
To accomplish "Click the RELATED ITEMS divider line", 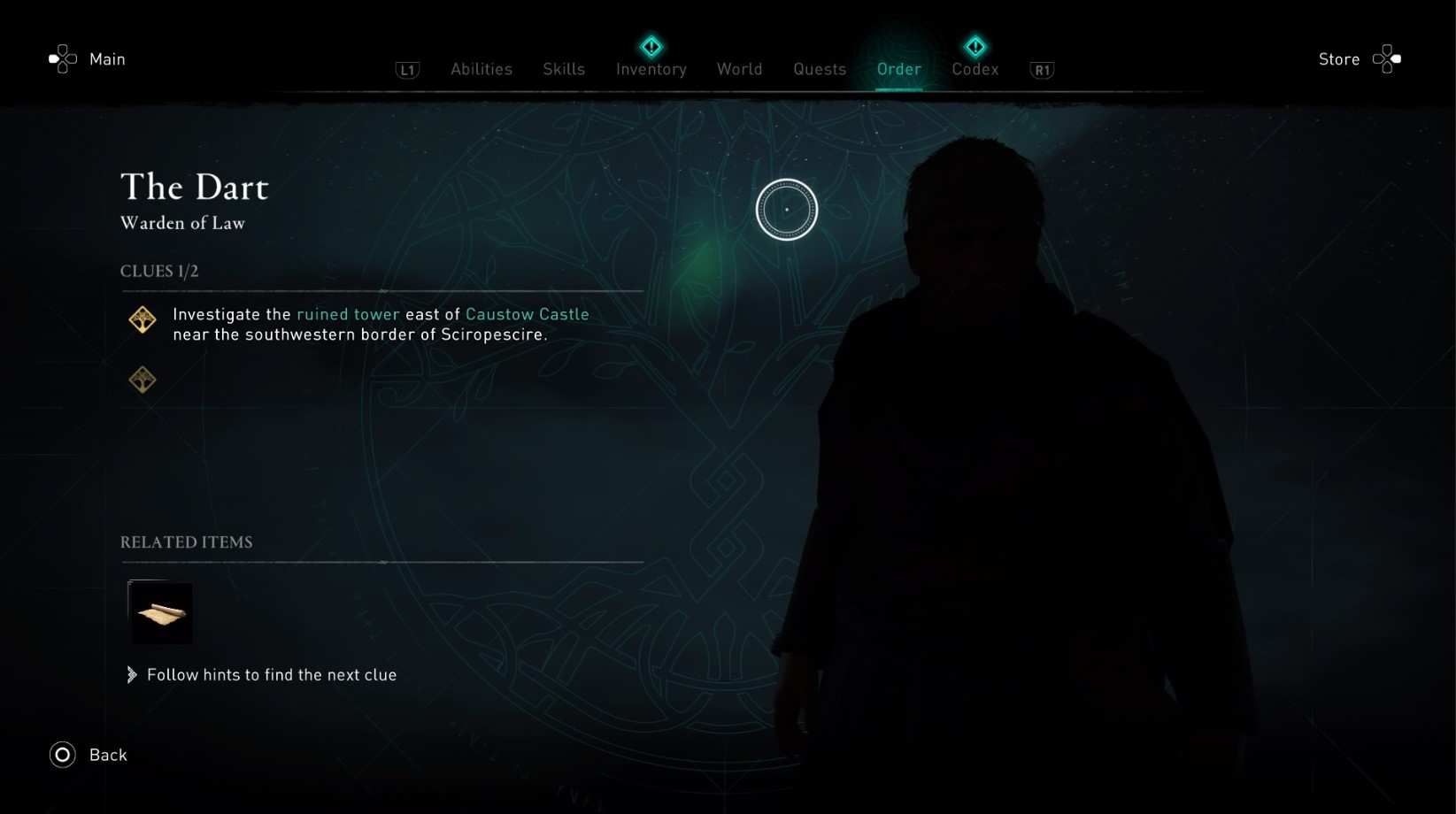I will [x=381, y=562].
